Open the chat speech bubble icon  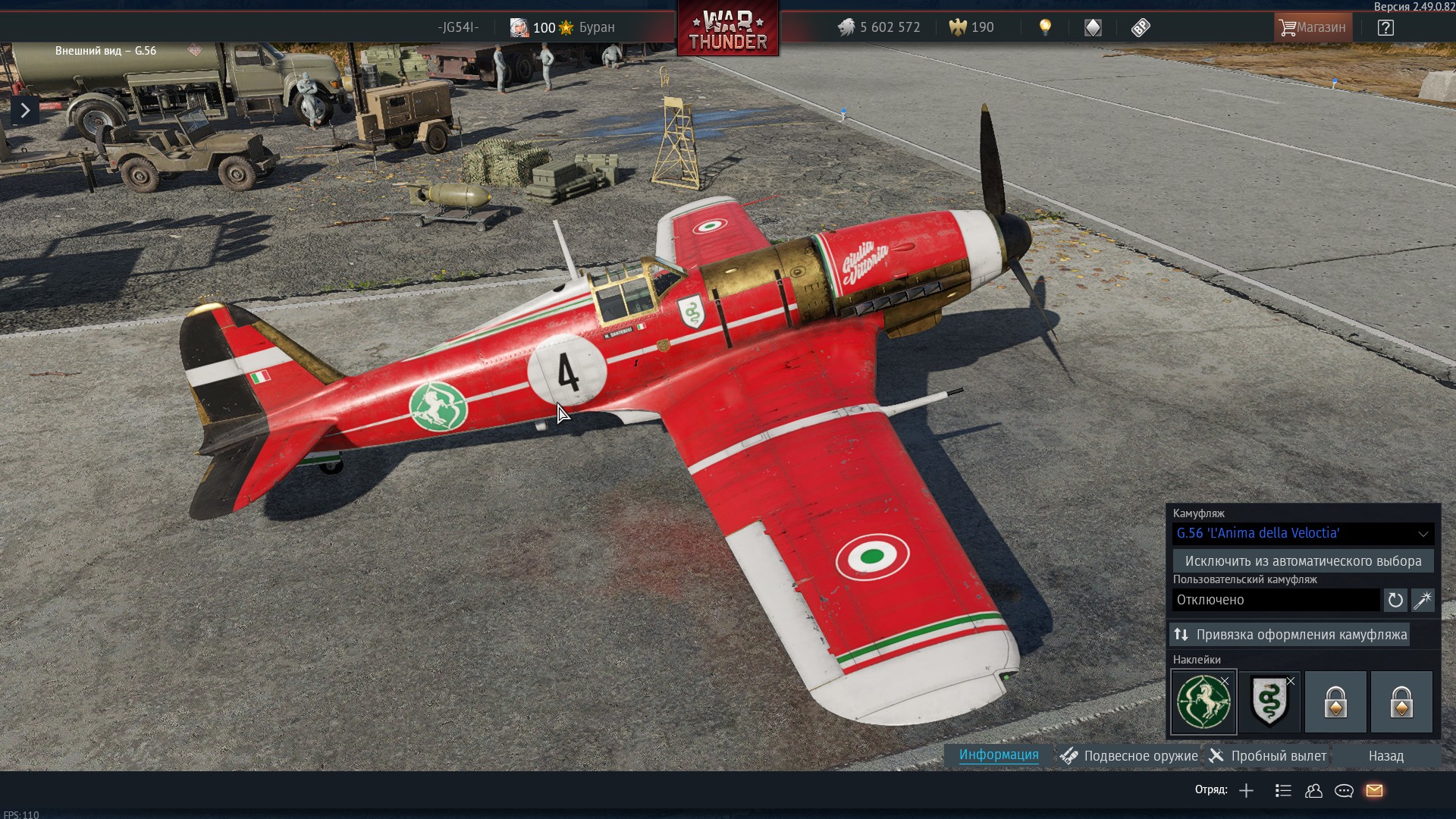[1344, 791]
